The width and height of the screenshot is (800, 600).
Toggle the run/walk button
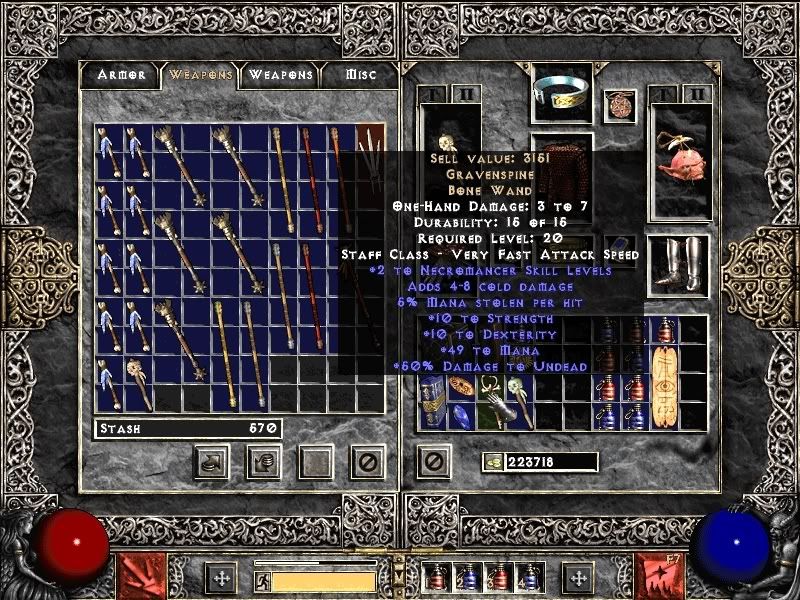pos(262,580)
